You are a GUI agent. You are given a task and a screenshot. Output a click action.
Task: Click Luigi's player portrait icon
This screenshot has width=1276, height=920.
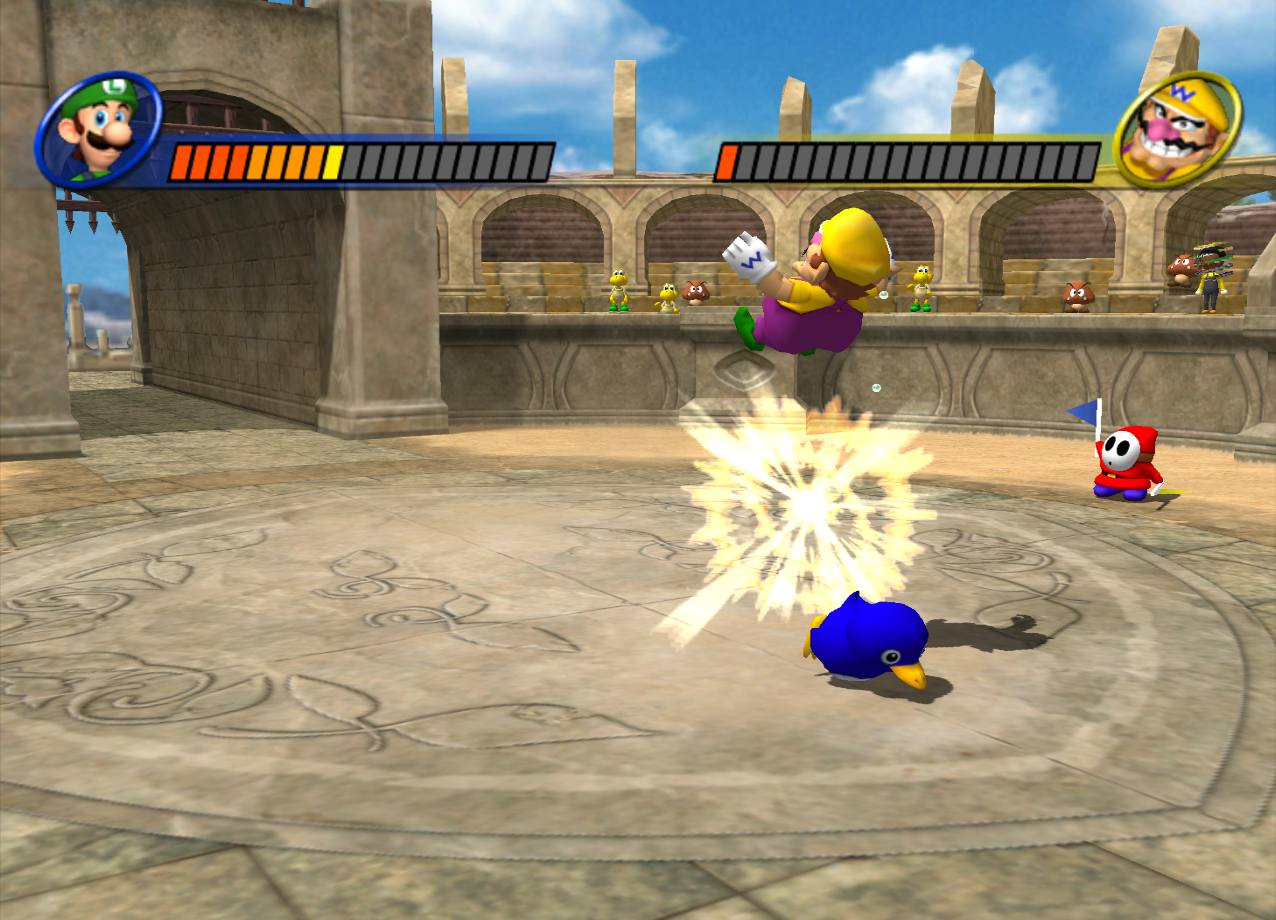pos(98,130)
